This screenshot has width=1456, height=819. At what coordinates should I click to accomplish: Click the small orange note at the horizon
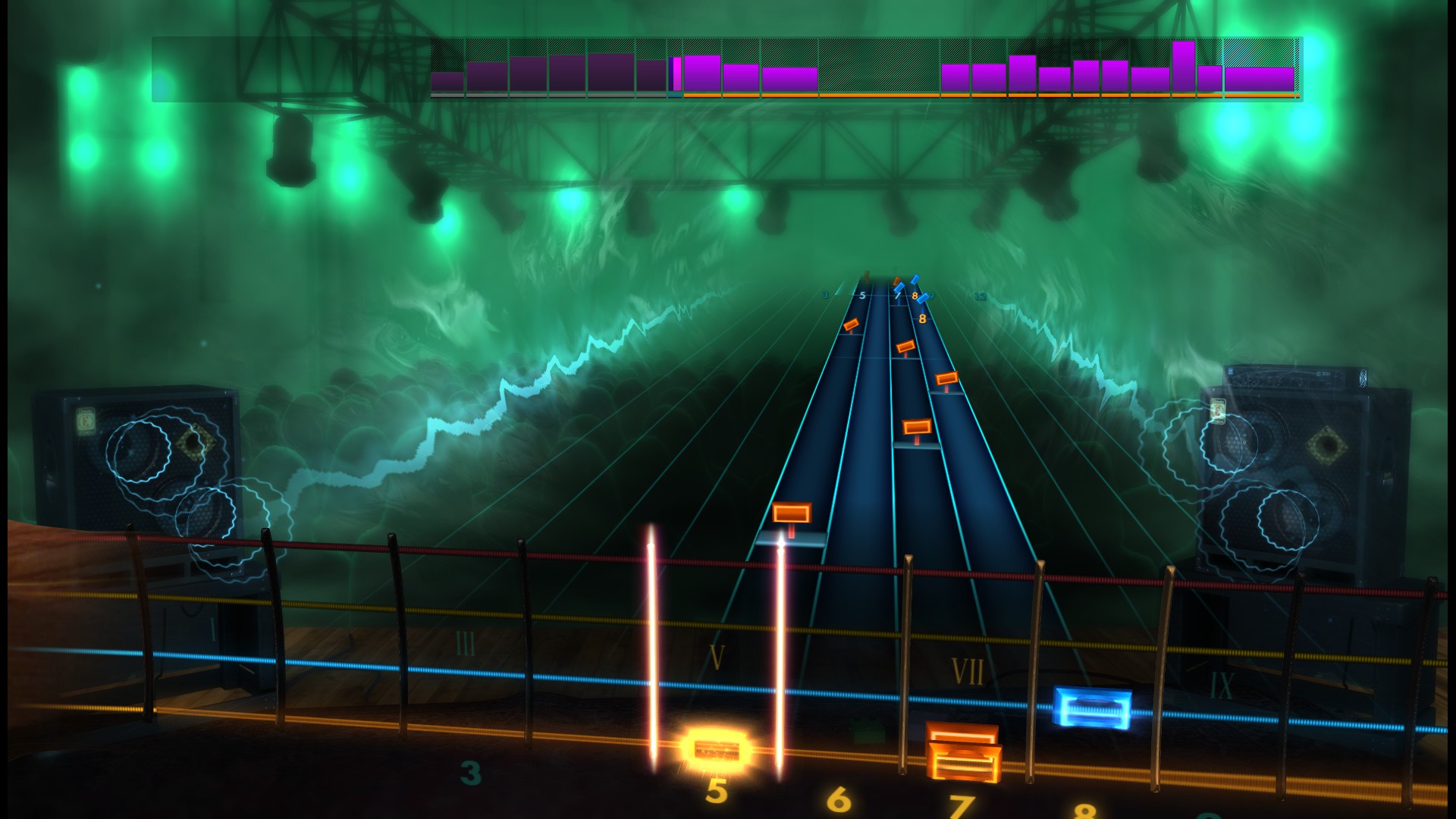(x=896, y=280)
